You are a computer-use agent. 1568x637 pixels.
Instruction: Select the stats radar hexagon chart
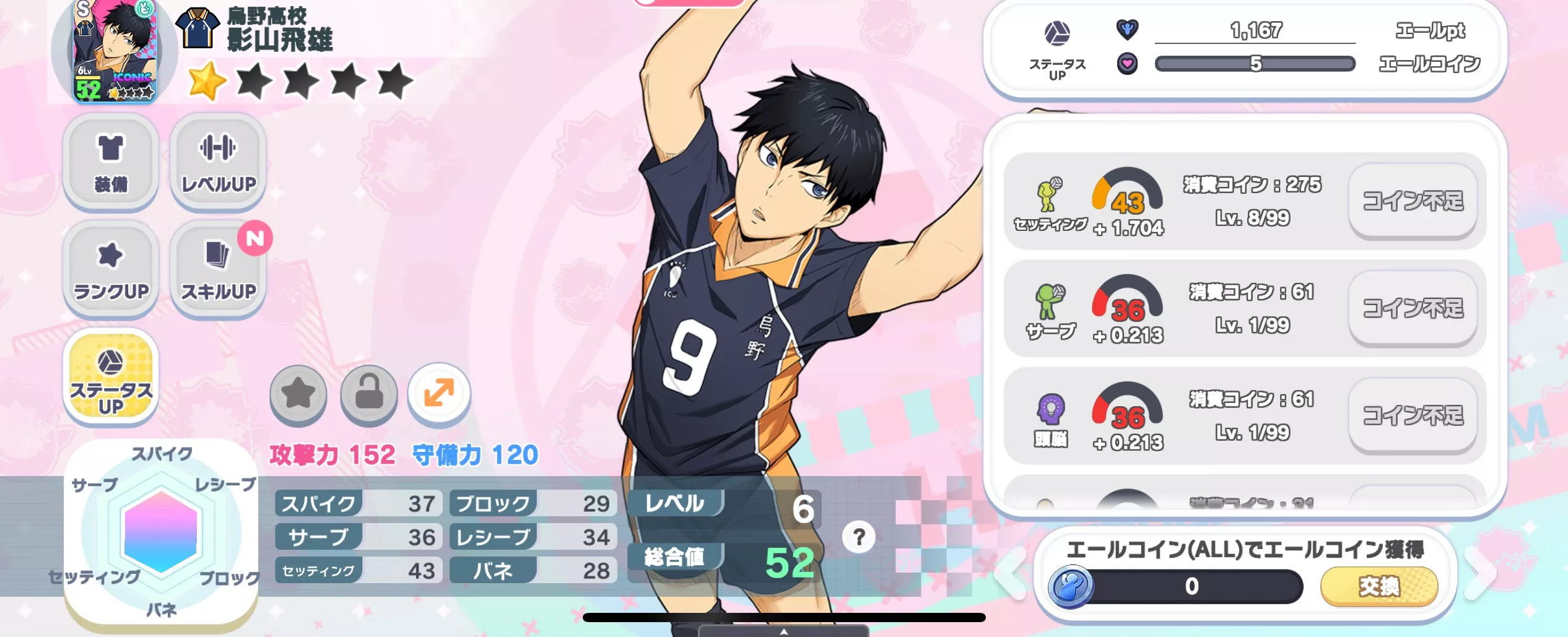pyautogui.click(x=161, y=531)
